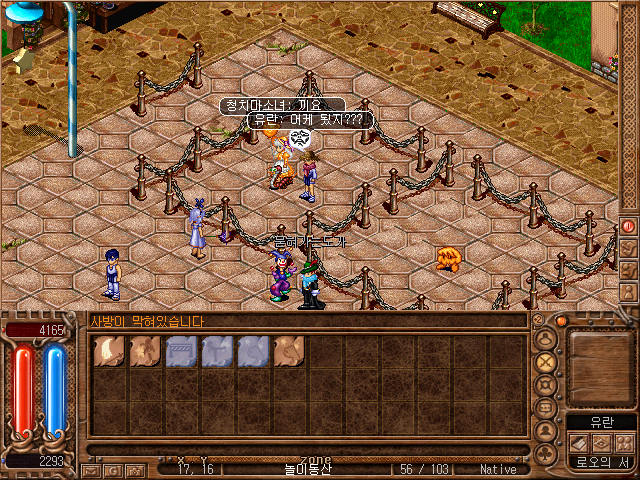Click the highlighted crossed swords round button

click(x=546, y=362)
